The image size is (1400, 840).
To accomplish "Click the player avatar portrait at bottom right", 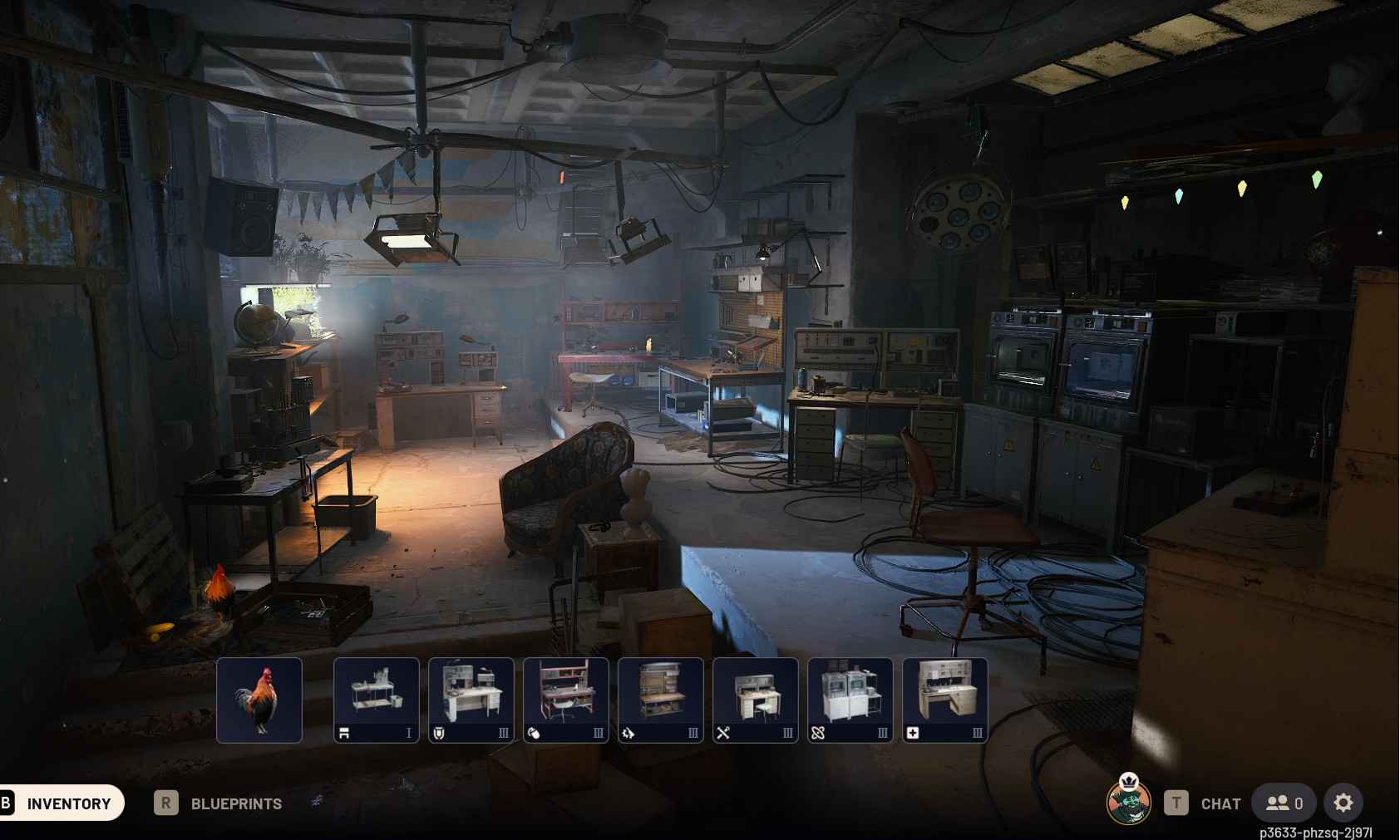I will [1128, 803].
